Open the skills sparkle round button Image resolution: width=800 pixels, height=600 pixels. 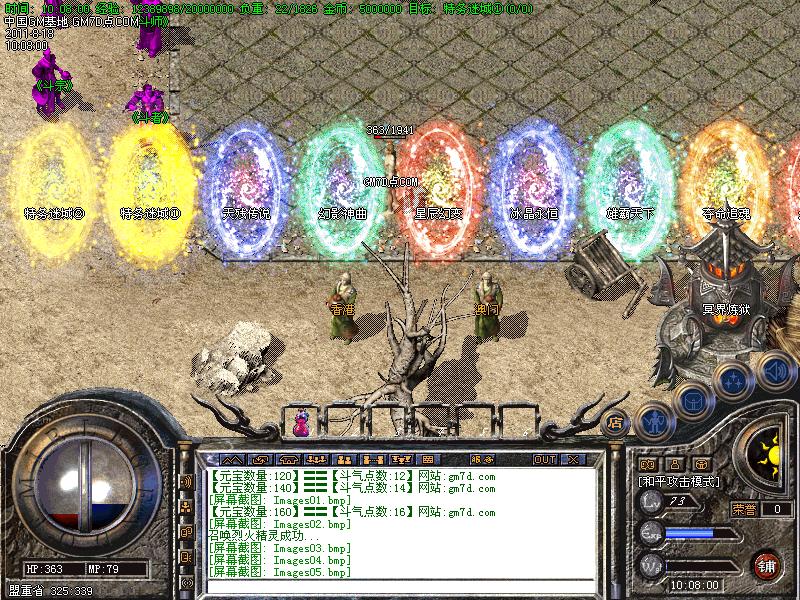(734, 381)
